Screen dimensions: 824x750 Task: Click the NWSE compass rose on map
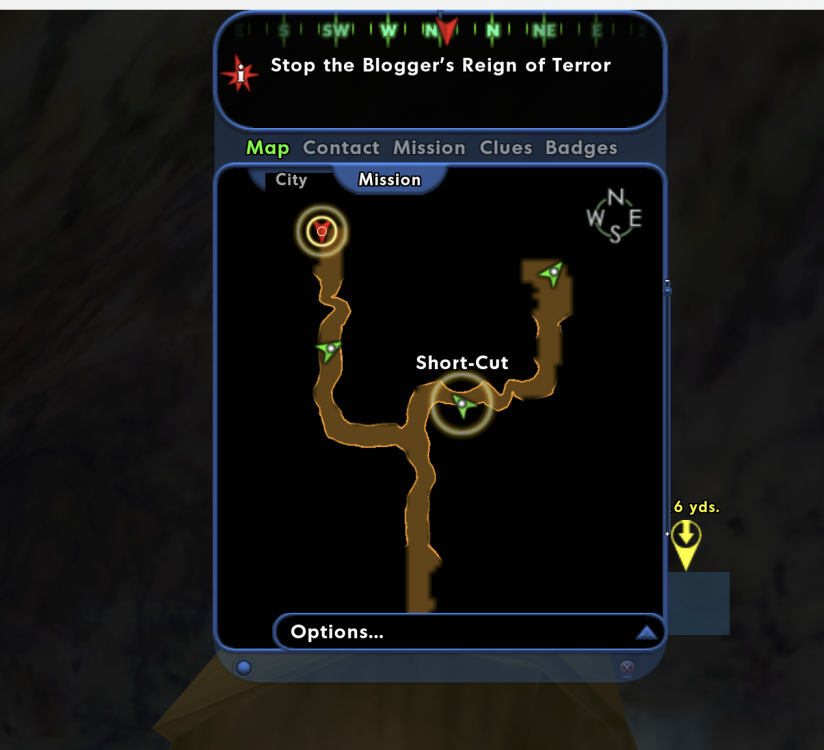[x=615, y=216]
